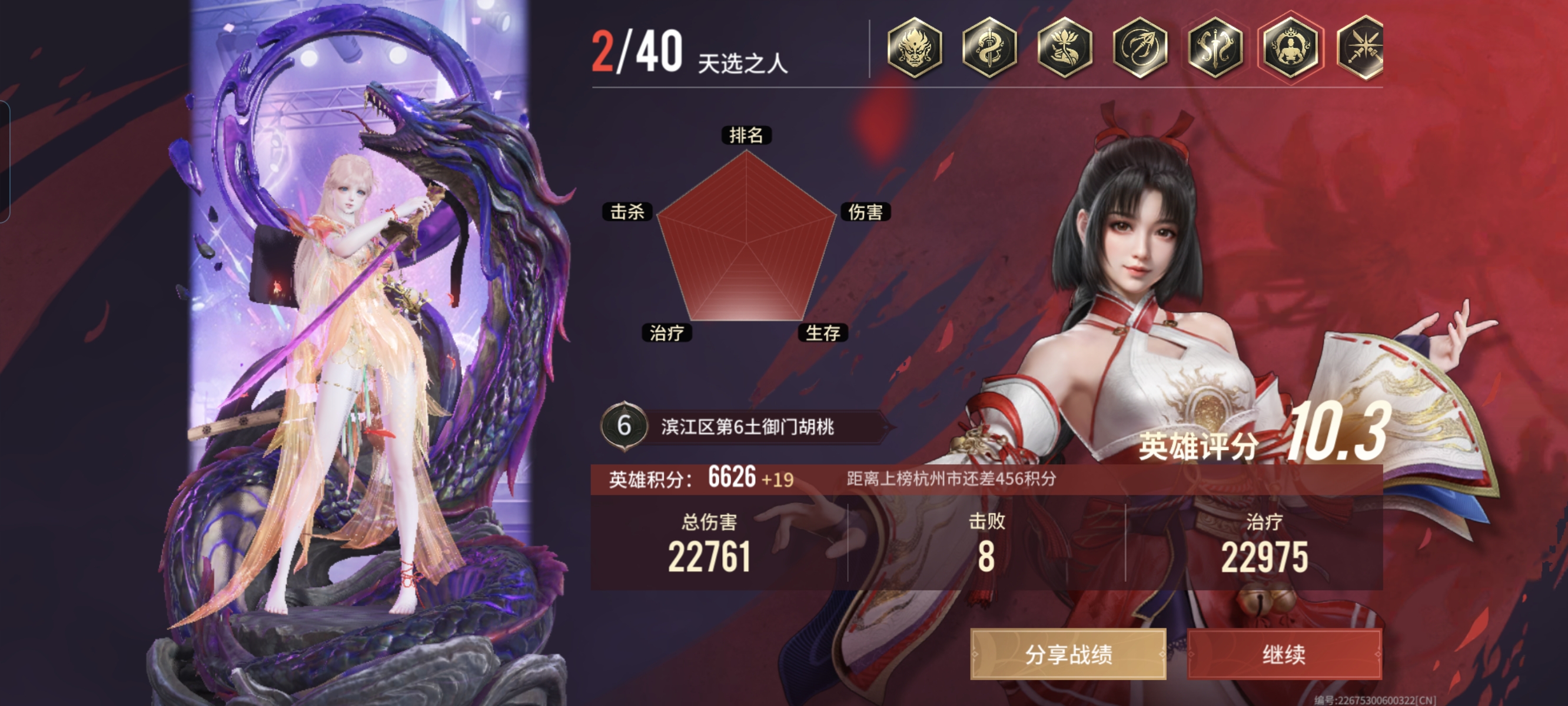Continue past results with 继续
The width and height of the screenshot is (1568, 706).
[1284, 654]
